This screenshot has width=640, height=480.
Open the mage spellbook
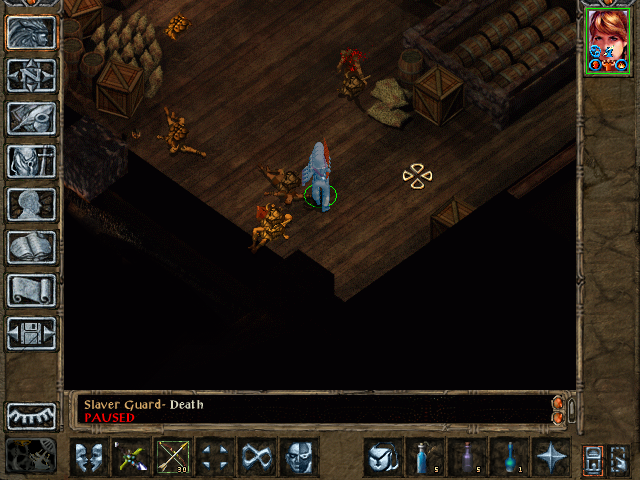(32, 247)
